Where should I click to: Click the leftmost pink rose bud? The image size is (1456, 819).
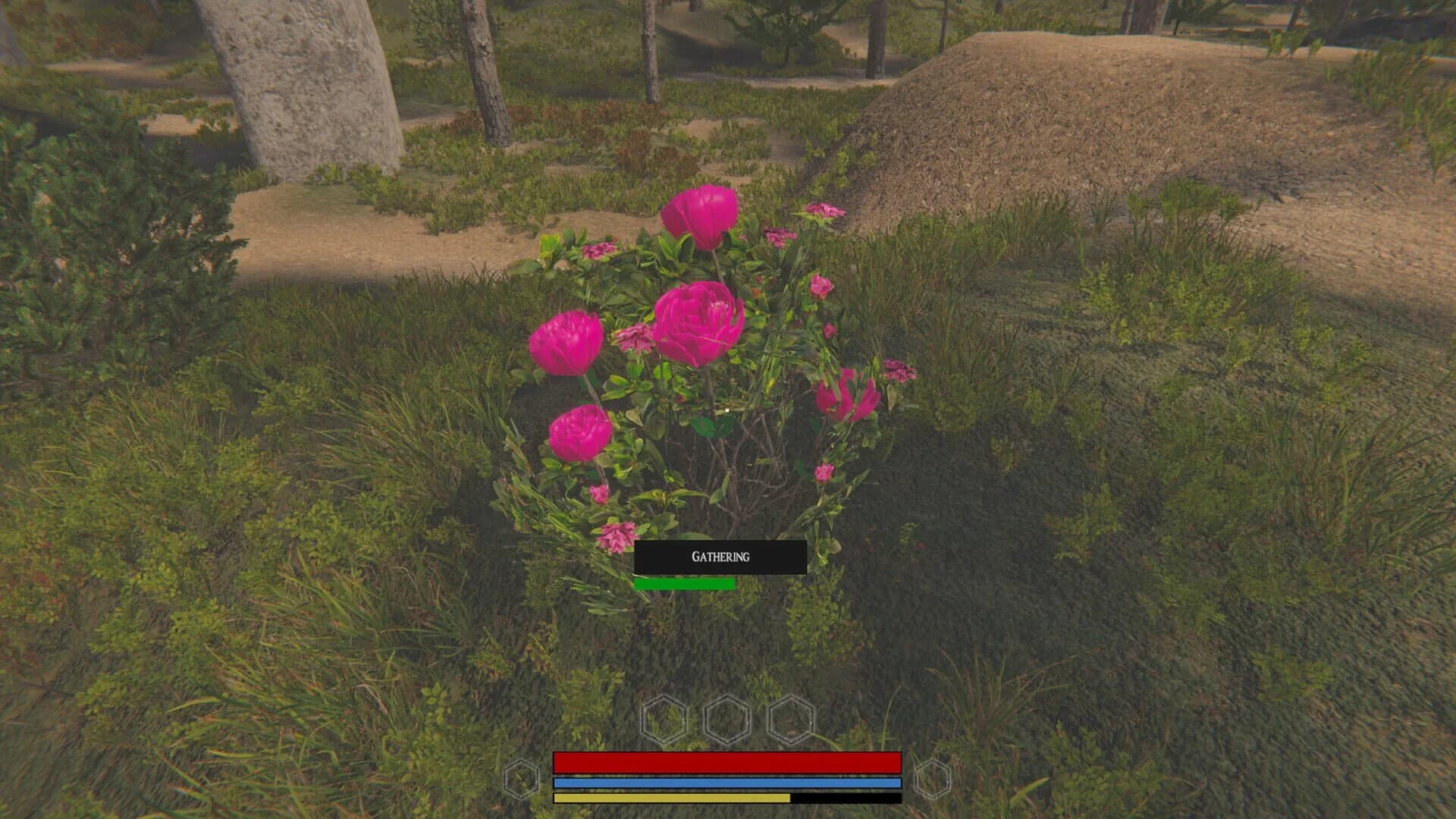(x=567, y=343)
